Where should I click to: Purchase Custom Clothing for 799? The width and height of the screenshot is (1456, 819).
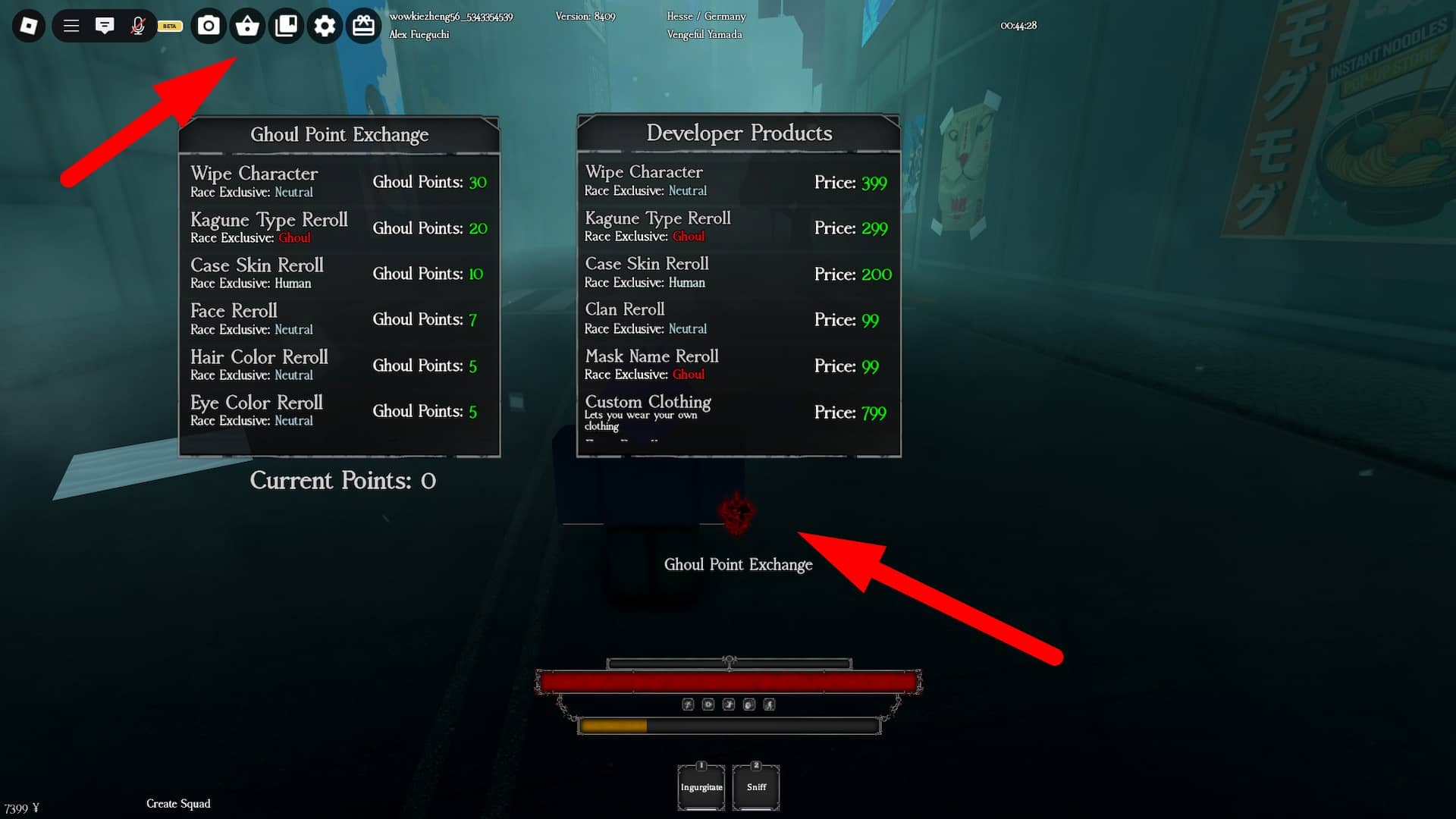738,412
